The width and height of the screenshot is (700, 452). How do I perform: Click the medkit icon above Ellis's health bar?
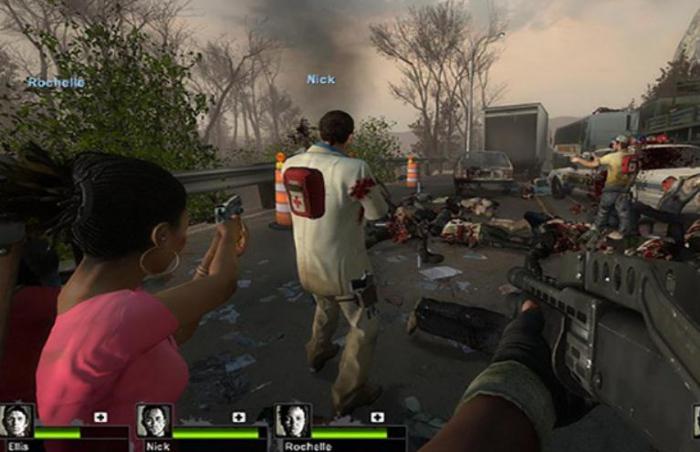coord(100,416)
